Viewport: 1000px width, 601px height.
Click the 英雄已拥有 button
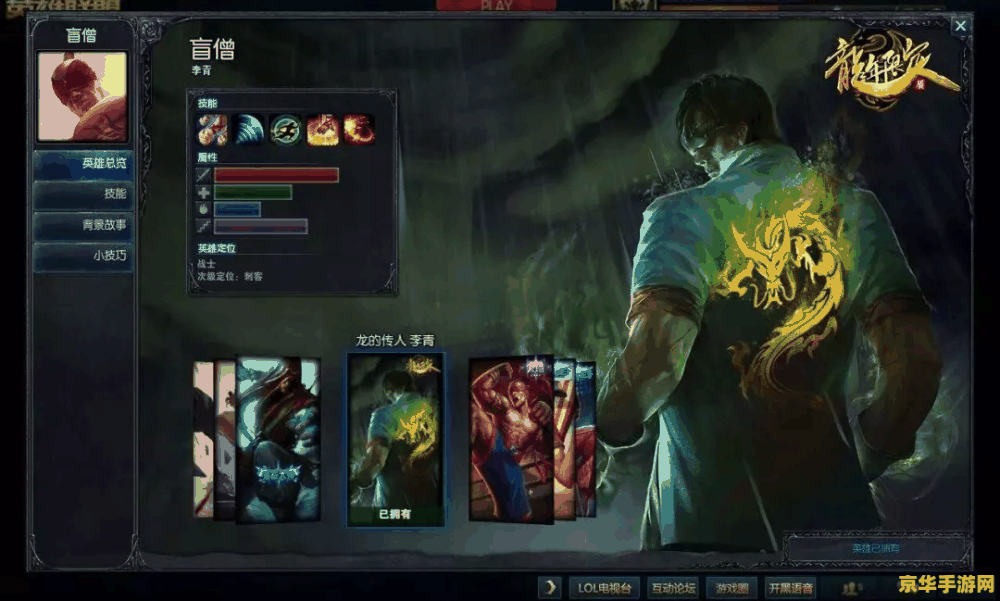[x=876, y=549]
